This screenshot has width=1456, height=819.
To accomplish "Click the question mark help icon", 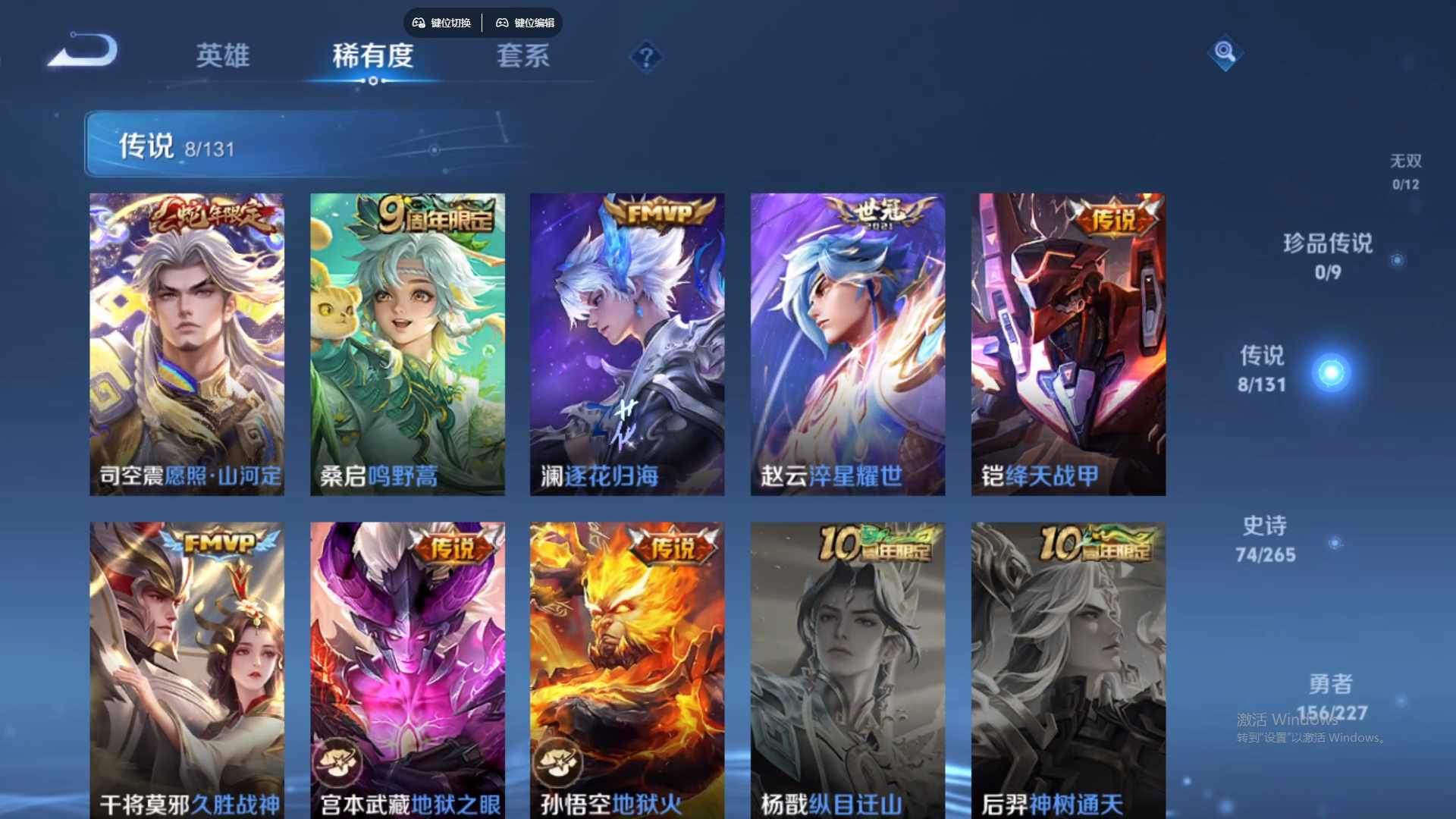I will click(645, 58).
